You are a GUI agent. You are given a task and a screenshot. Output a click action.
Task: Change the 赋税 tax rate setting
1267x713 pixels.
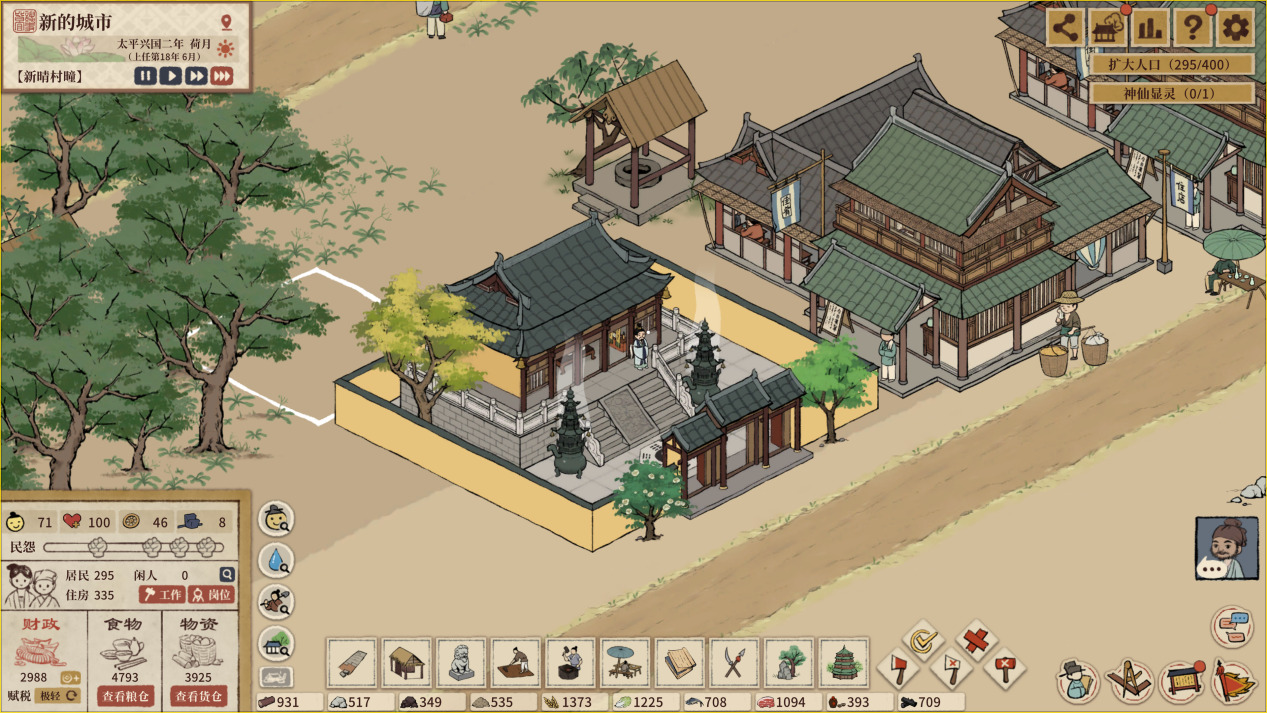[58, 696]
